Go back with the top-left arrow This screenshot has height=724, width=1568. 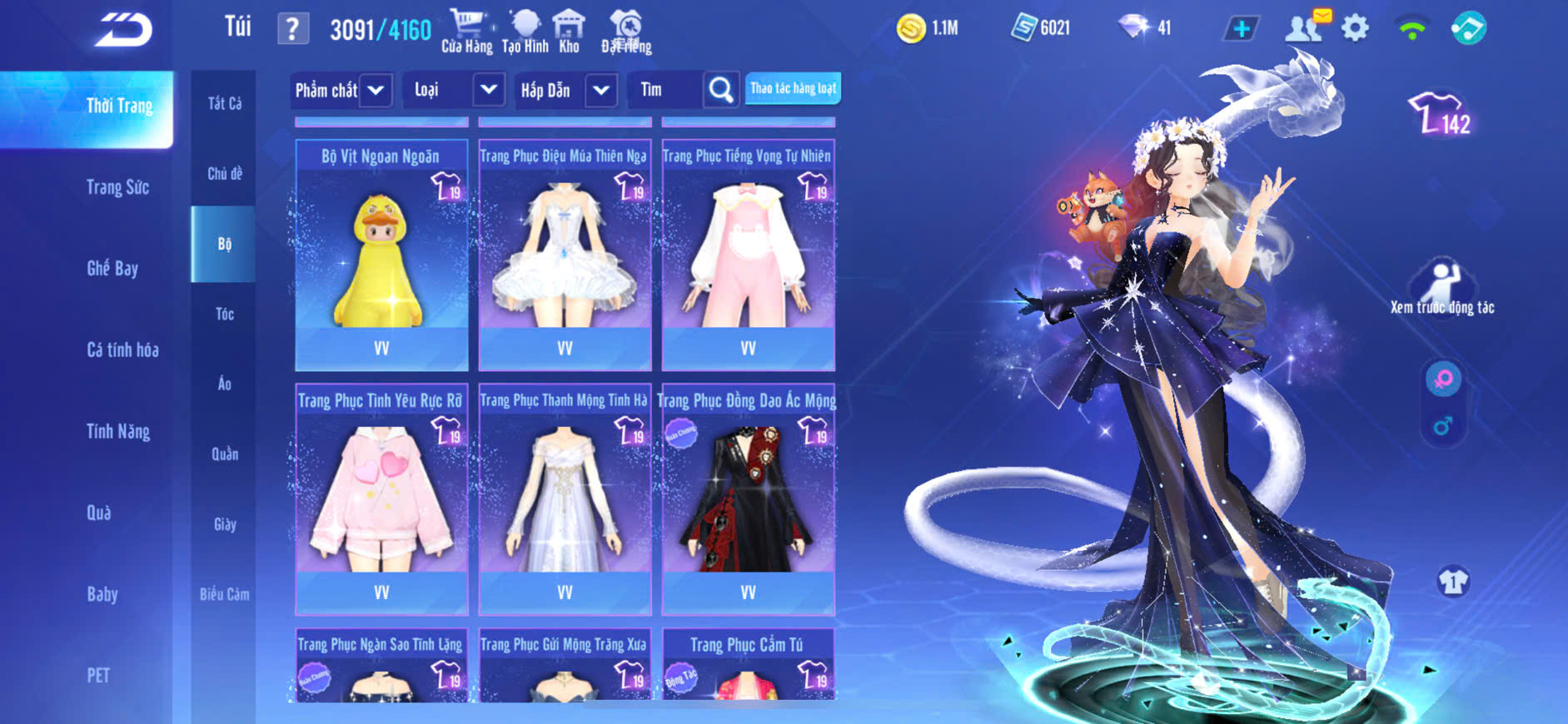[123, 31]
